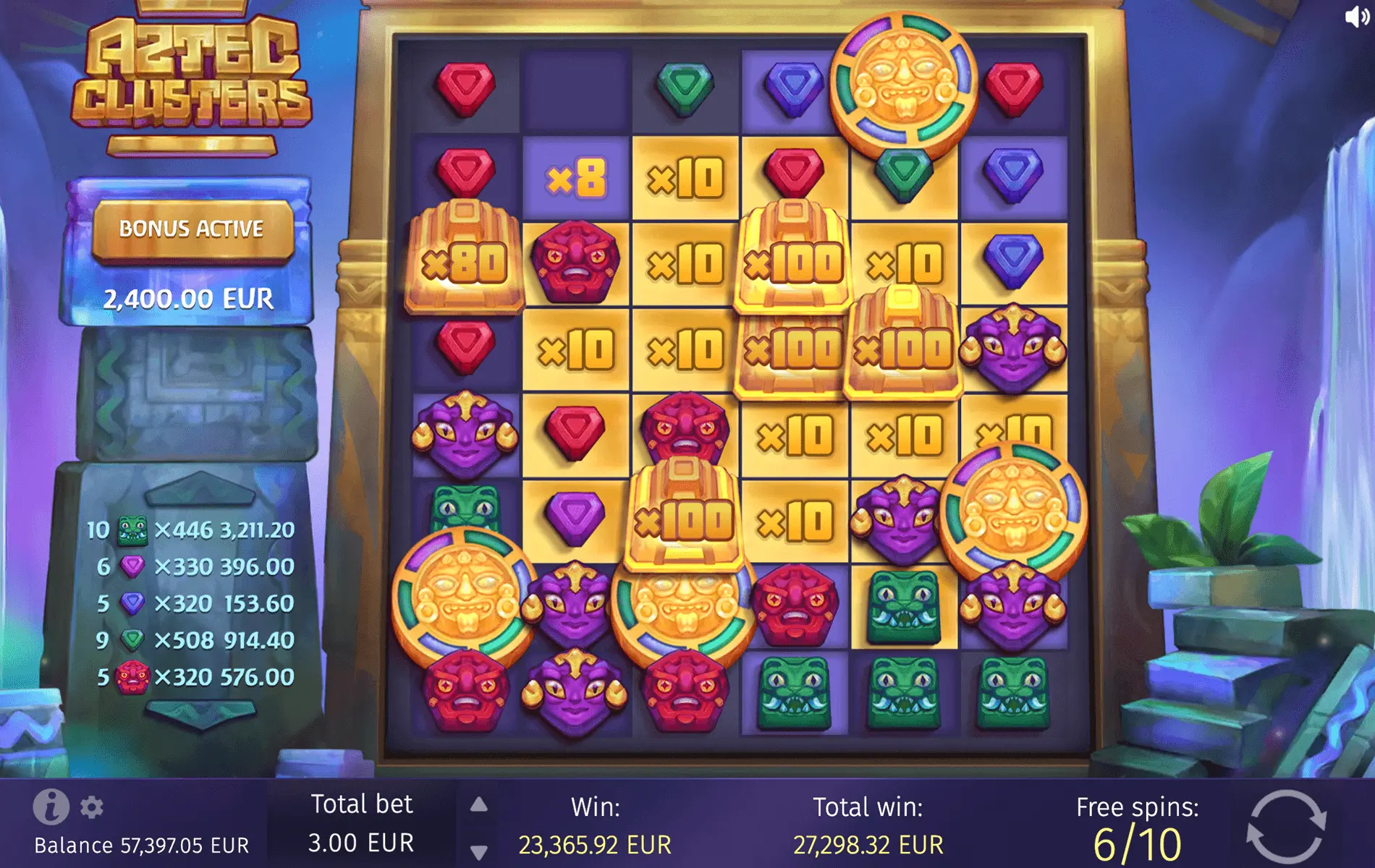Select the x80 golden chest symbol

point(463,257)
